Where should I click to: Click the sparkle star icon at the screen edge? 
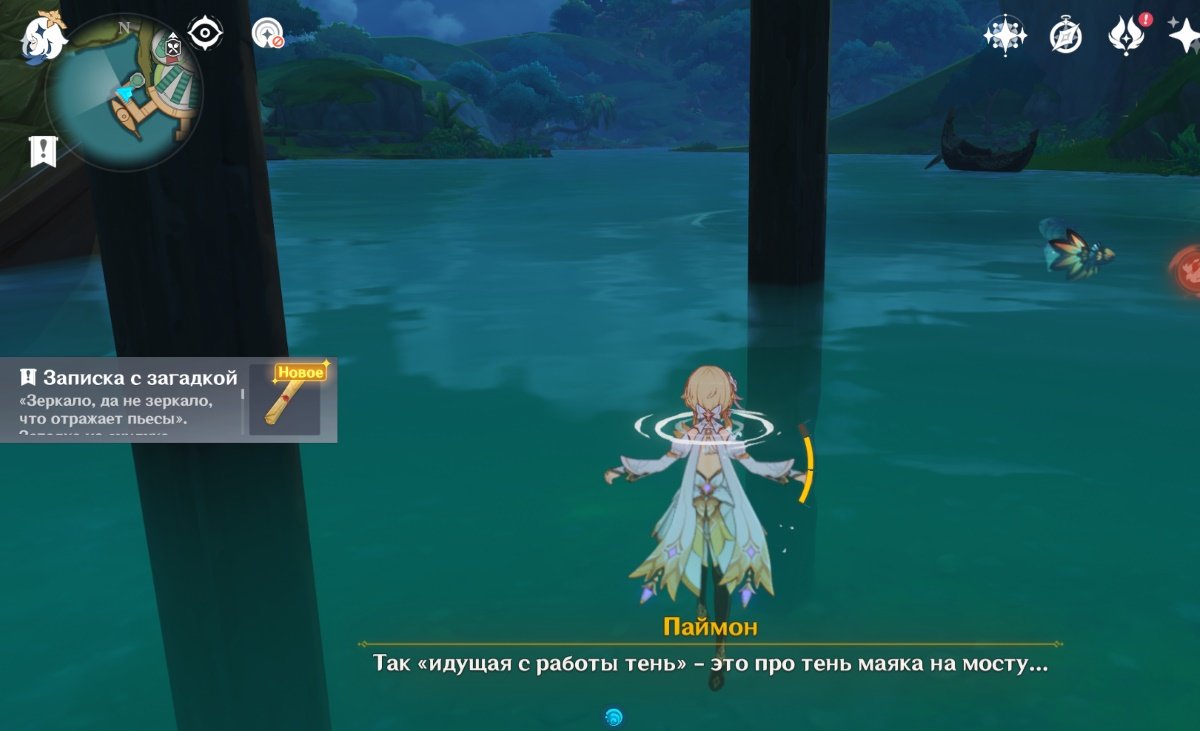1186,34
